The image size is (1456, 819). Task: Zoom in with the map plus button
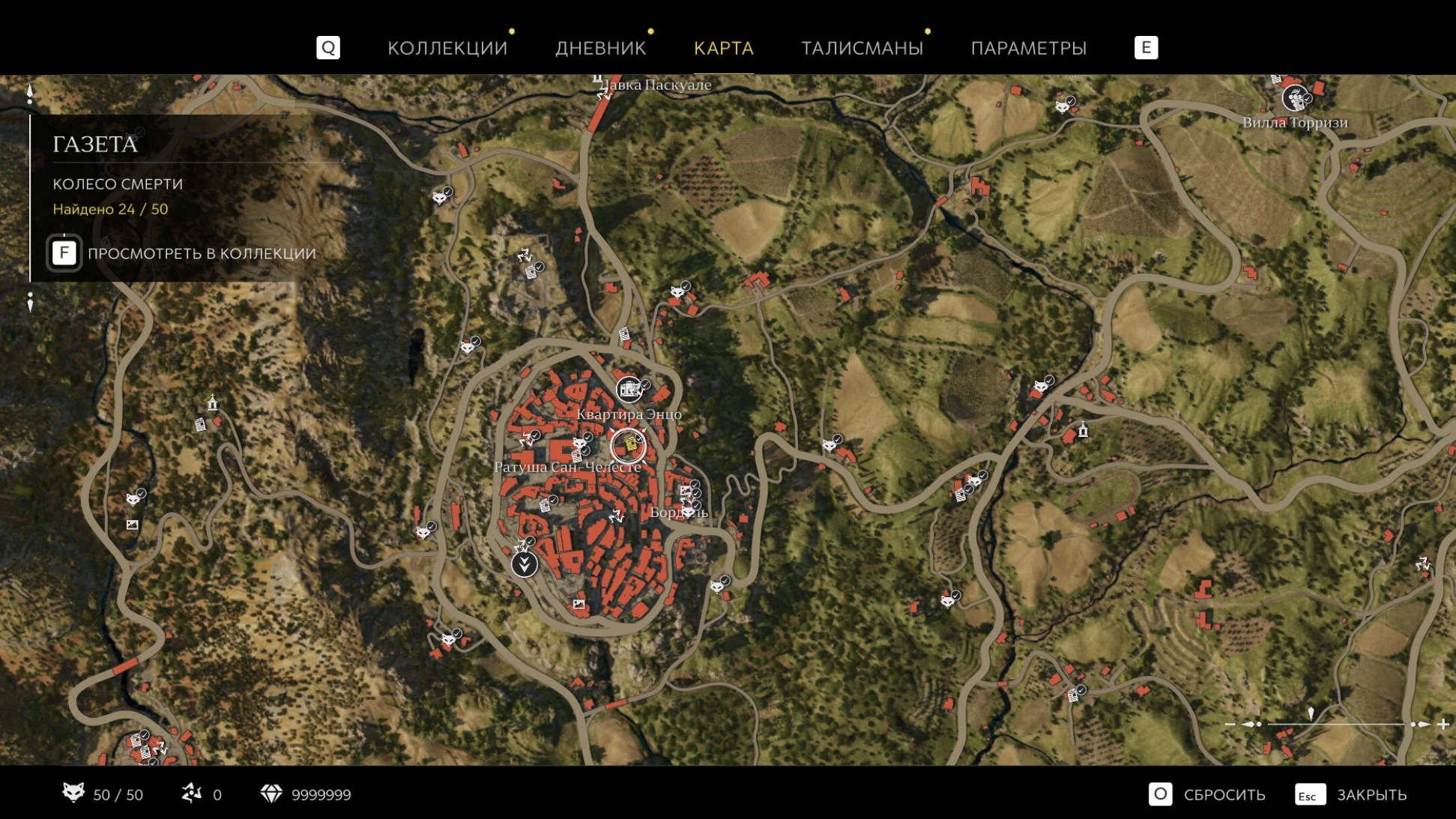[x=1443, y=724]
